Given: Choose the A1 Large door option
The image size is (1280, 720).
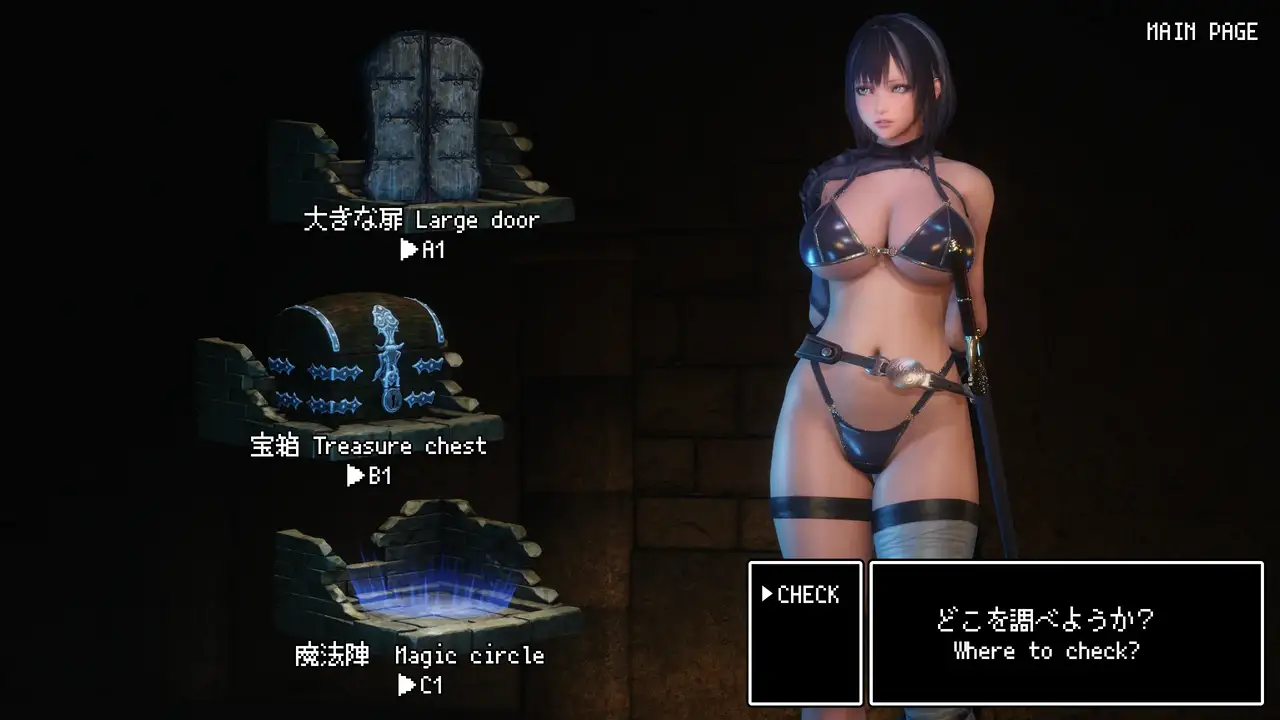Looking at the screenshot, I should pos(422,250).
